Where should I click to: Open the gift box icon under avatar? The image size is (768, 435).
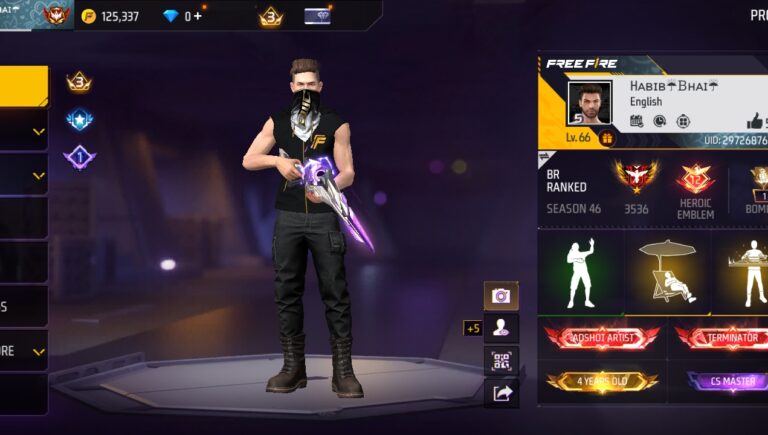click(x=606, y=138)
